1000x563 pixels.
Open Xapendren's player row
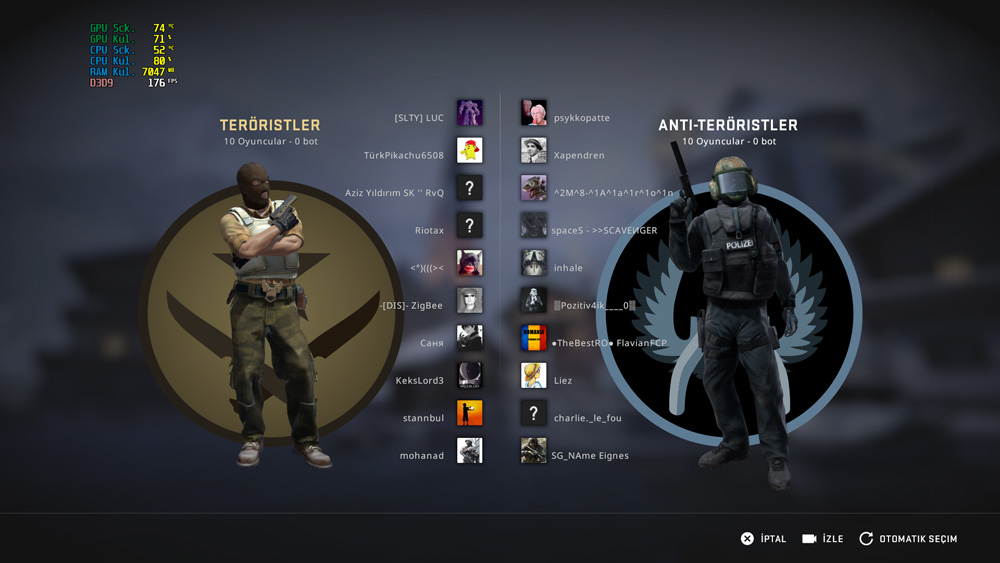(579, 156)
